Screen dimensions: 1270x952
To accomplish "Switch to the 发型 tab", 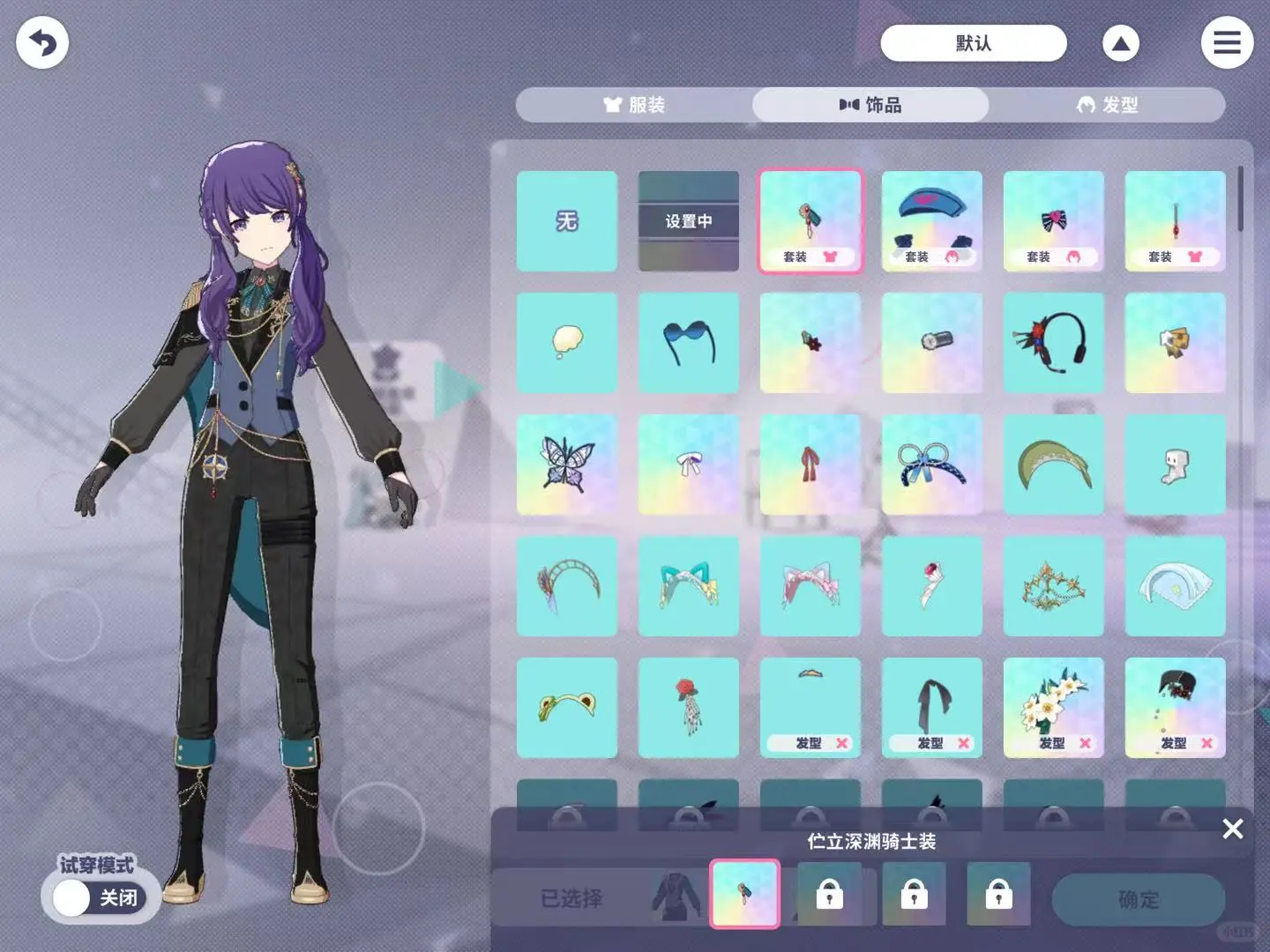I will 1107,105.
